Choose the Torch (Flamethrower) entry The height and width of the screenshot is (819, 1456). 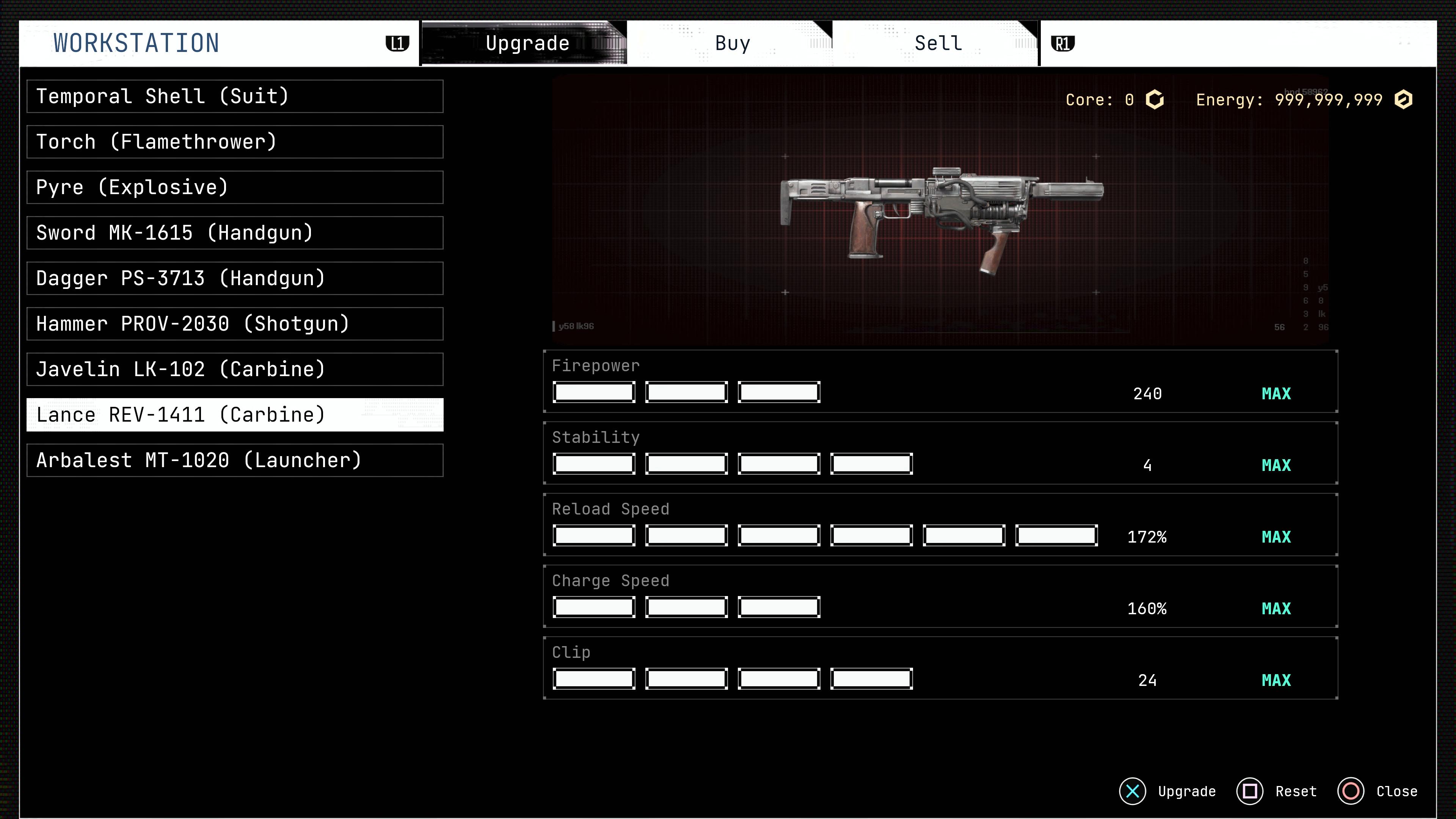pyautogui.click(x=235, y=142)
